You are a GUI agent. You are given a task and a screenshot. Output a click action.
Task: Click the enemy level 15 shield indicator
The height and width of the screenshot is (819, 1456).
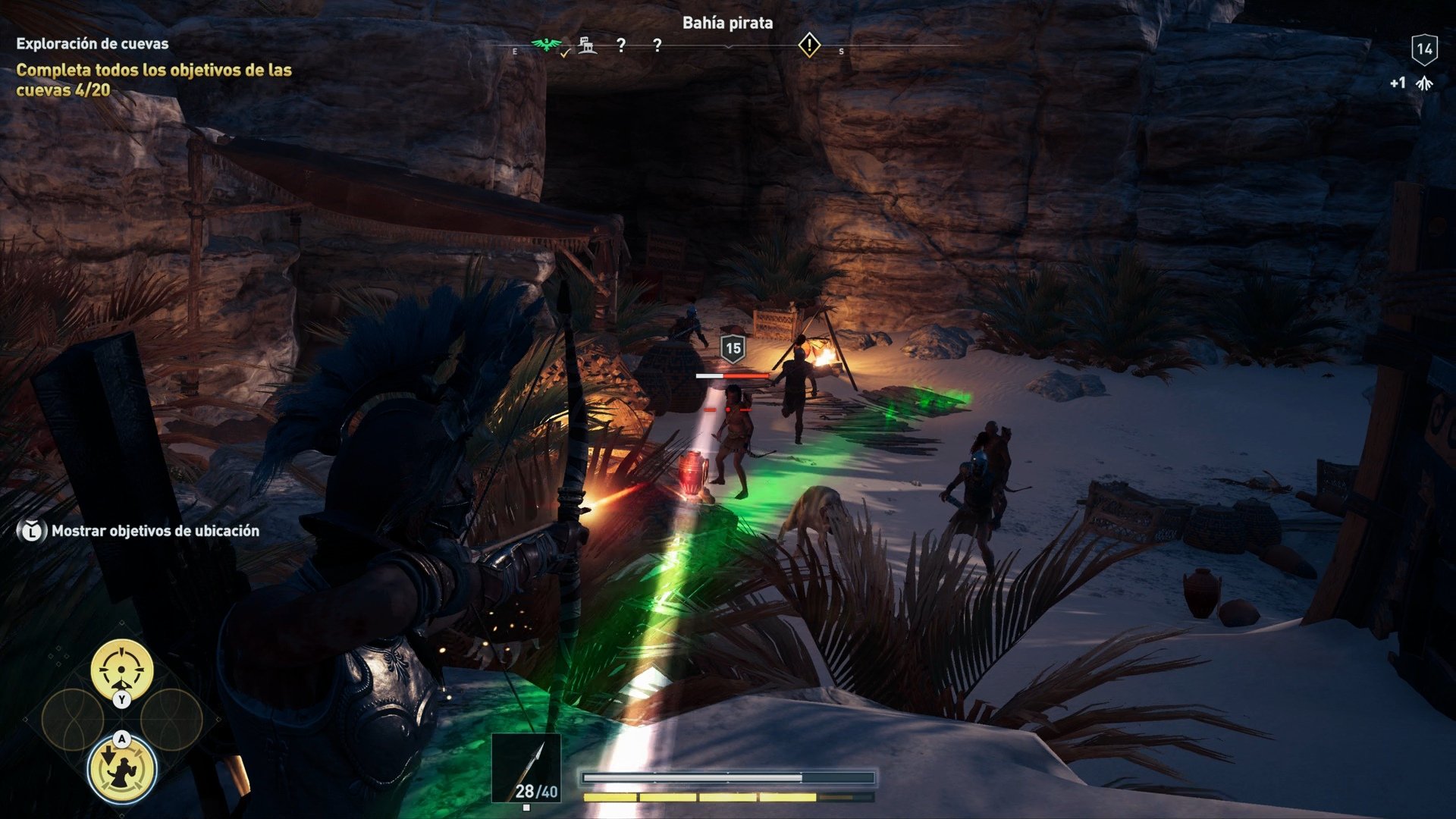click(x=732, y=349)
